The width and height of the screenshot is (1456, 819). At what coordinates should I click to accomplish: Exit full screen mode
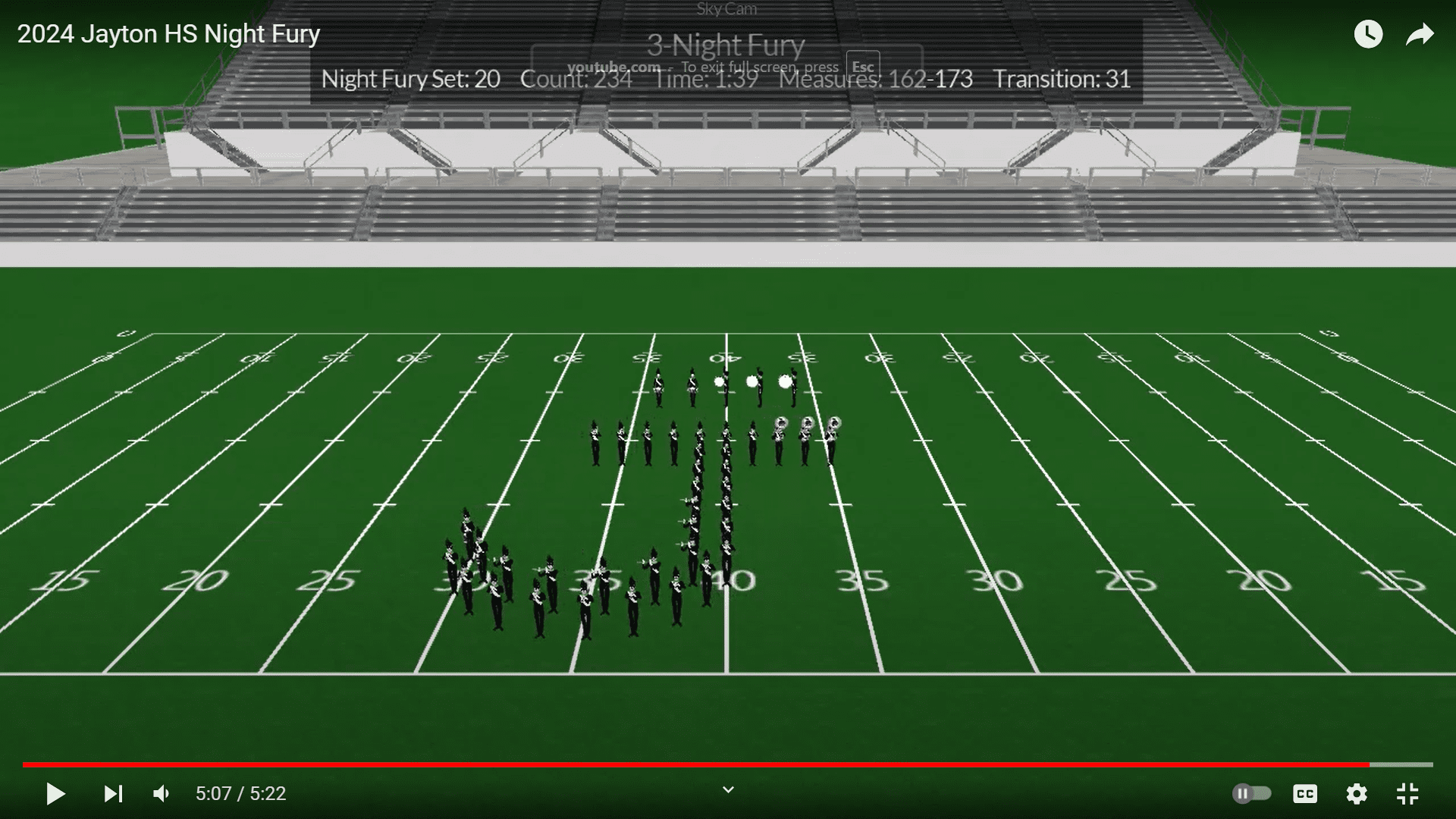(x=1407, y=794)
